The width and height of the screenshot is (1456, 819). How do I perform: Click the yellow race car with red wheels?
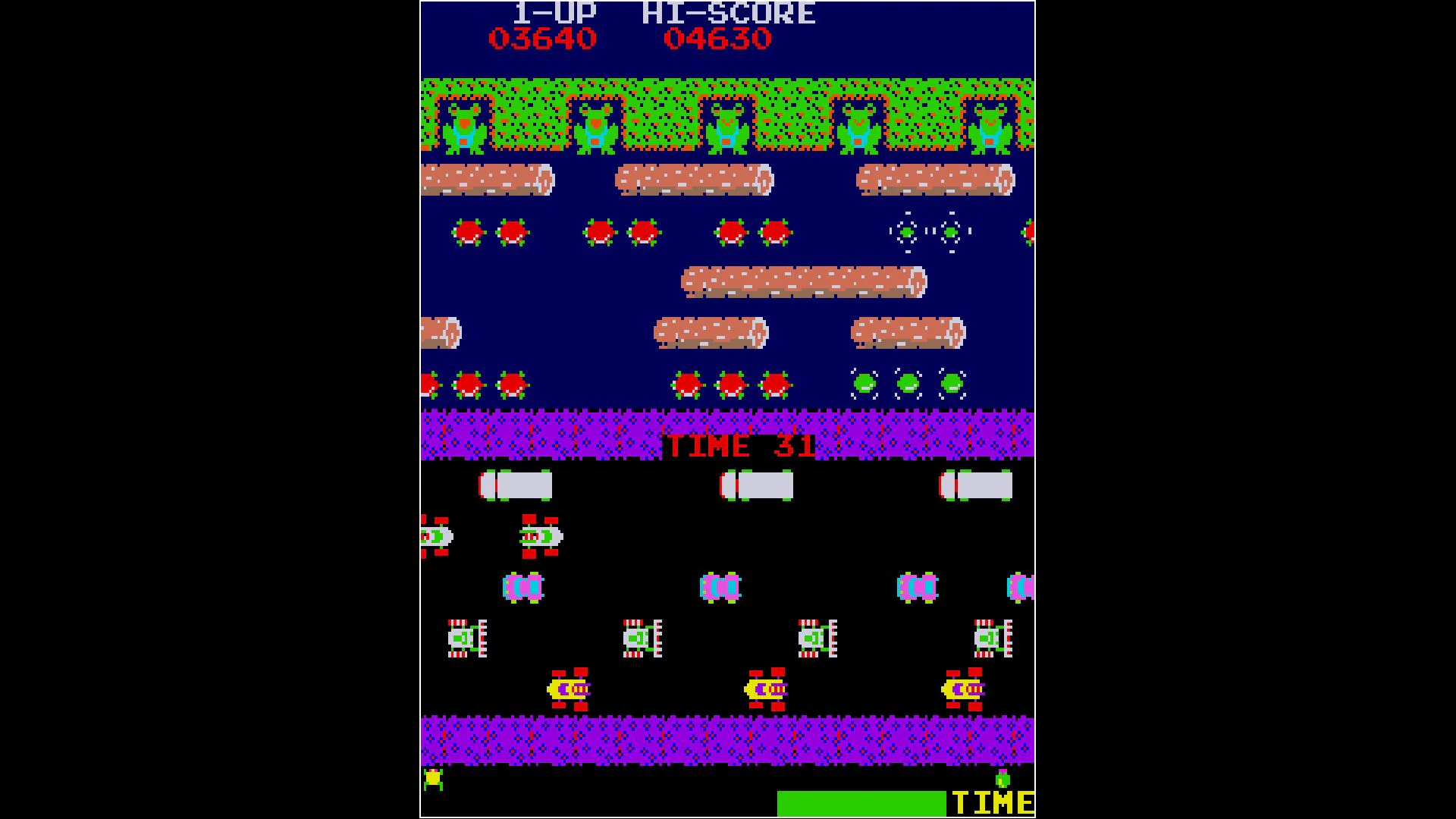click(x=569, y=690)
